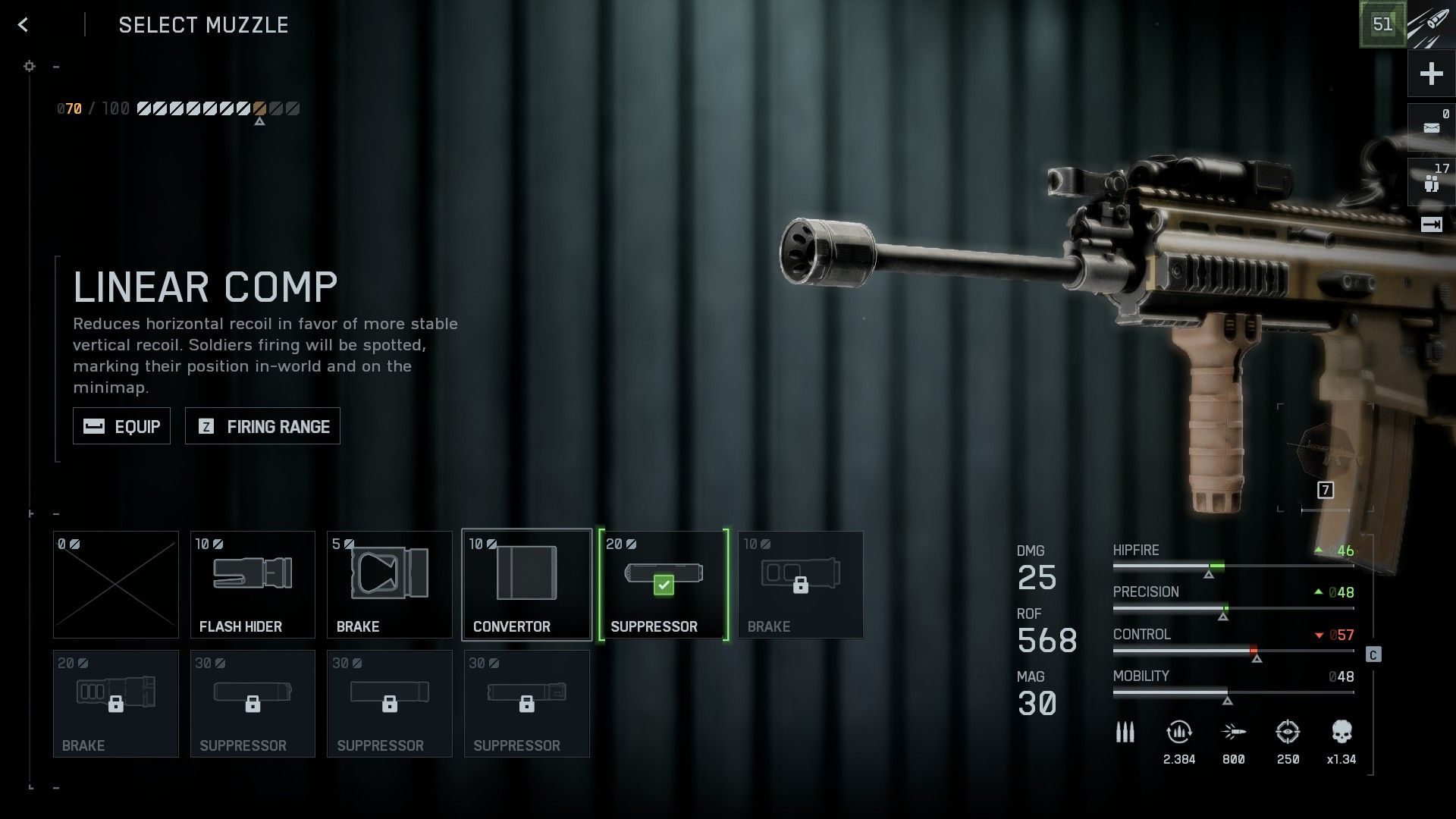The image size is (1456, 819).
Task: Open the squad party icon
Action: coord(1431,182)
